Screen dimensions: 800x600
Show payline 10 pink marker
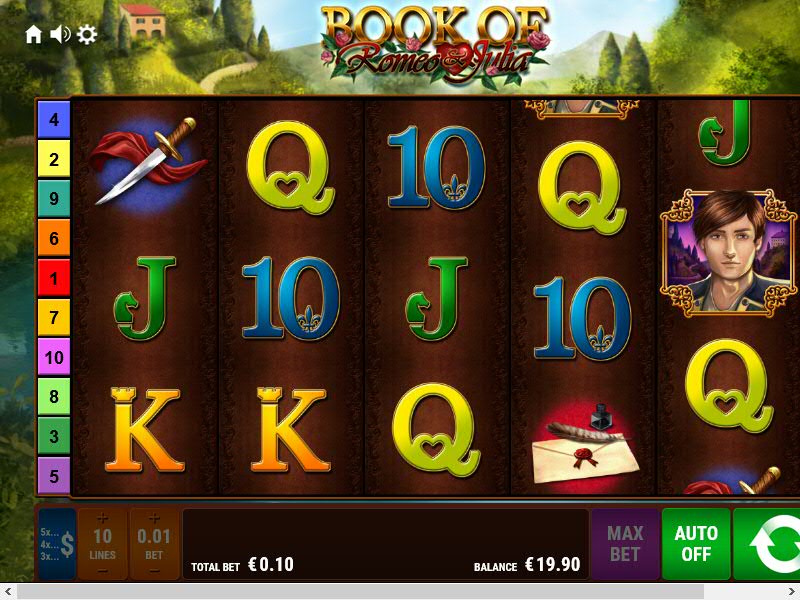(x=54, y=357)
